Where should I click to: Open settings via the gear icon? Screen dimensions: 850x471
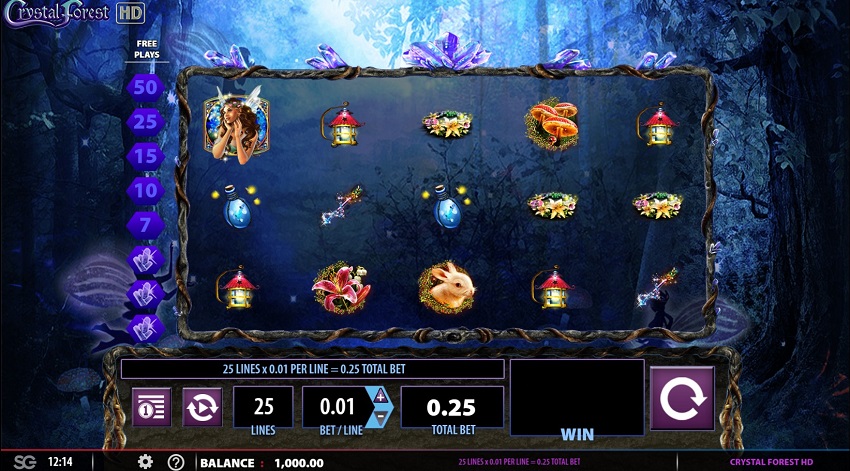pos(145,462)
